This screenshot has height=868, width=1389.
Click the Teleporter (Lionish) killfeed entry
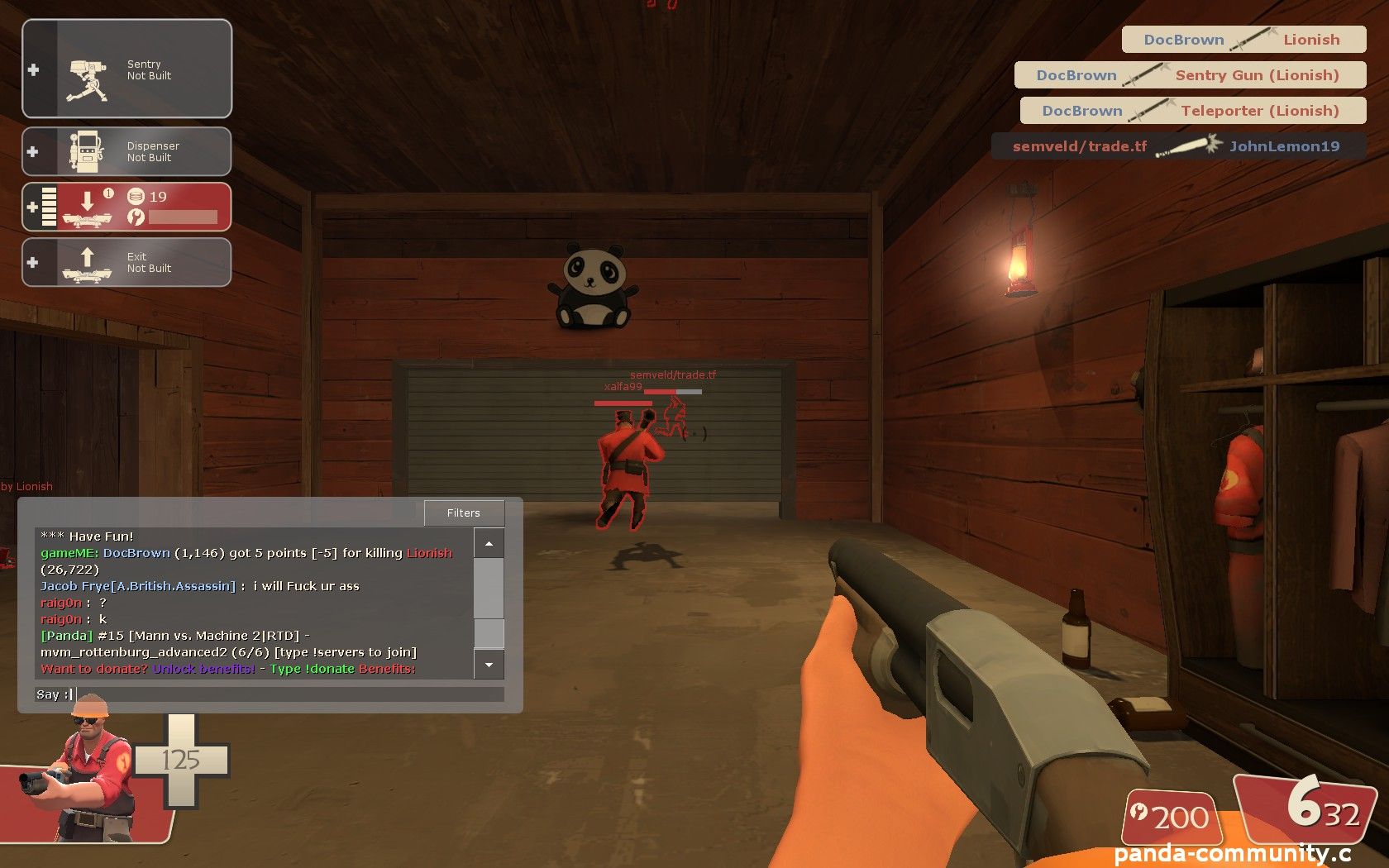coord(1192,111)
